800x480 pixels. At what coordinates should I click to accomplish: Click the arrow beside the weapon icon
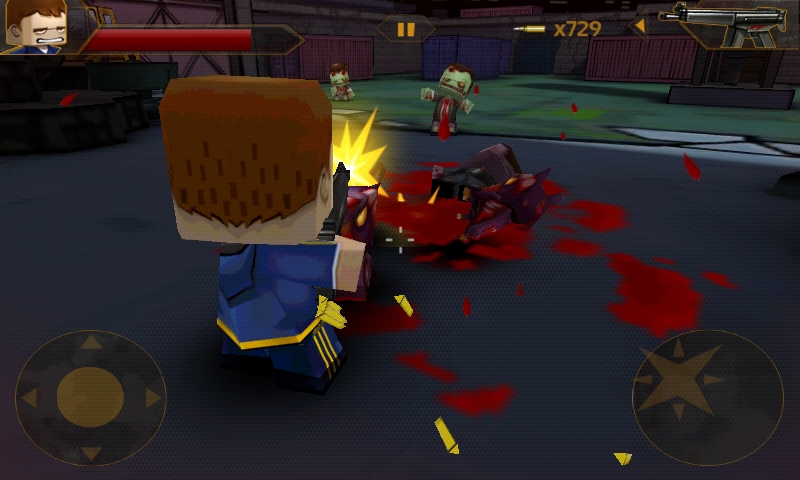[x=639, y=27]
